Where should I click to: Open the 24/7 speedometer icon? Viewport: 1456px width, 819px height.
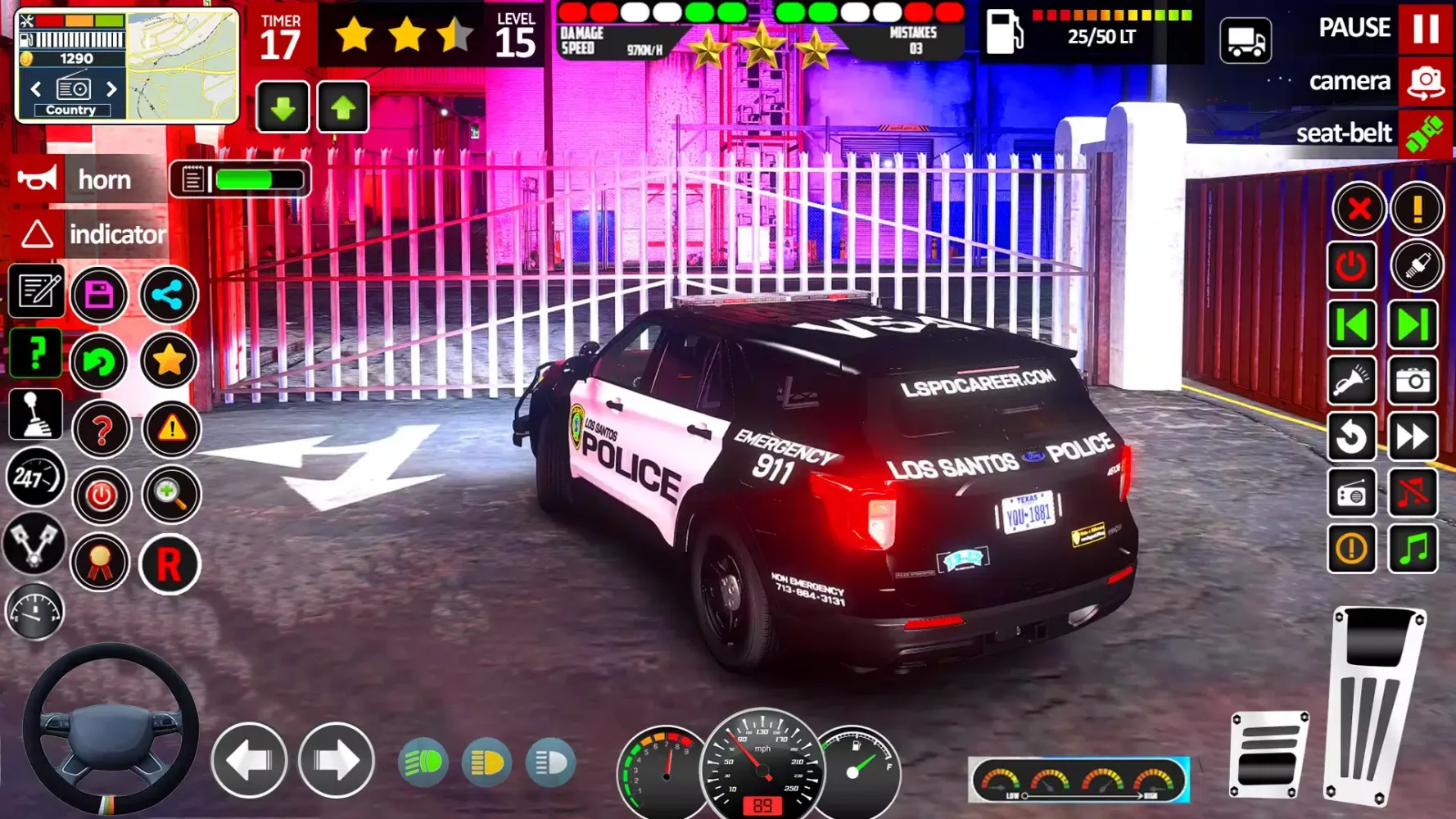[x=35, y=477]
